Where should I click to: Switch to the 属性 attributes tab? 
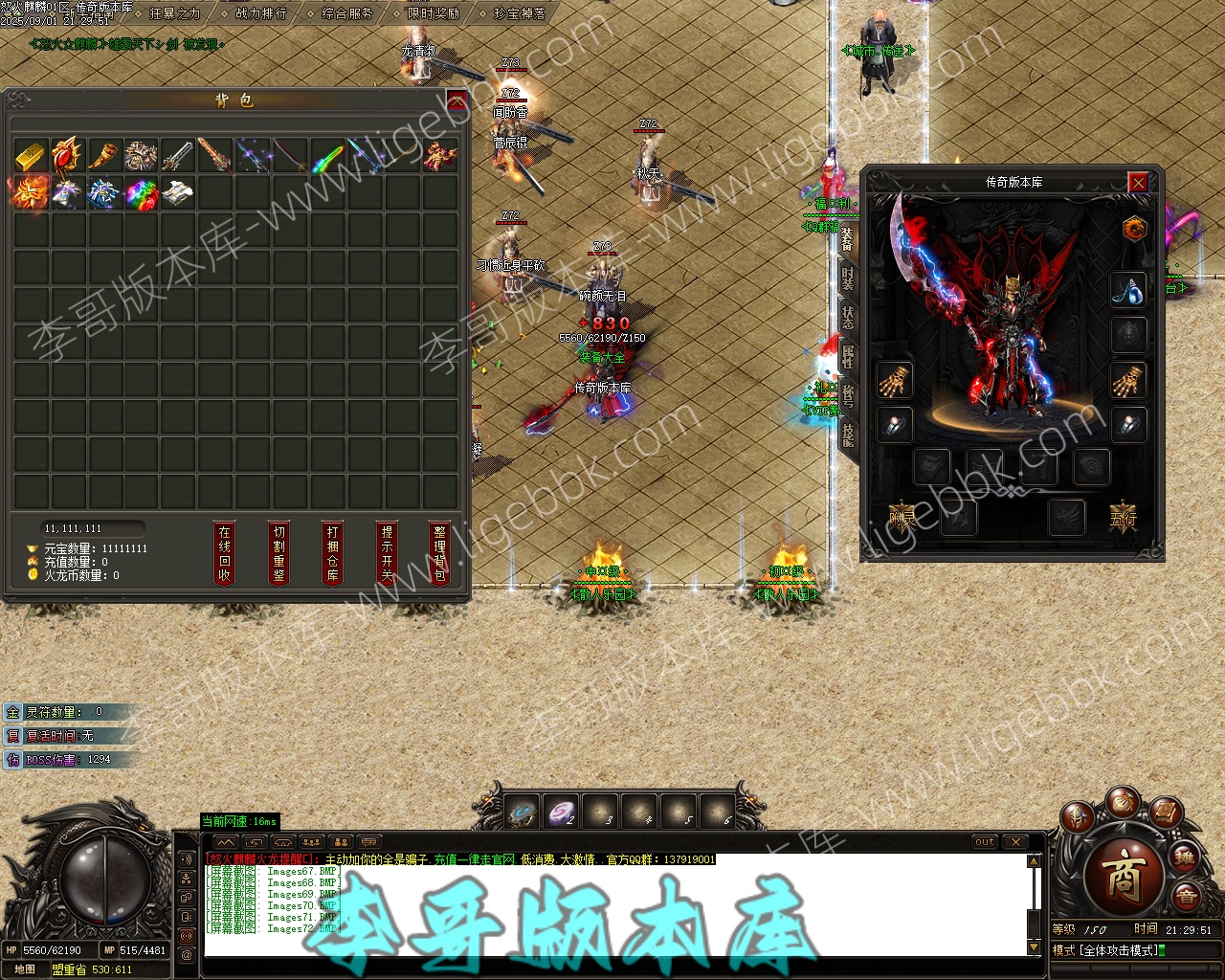(x=848, y=357)
